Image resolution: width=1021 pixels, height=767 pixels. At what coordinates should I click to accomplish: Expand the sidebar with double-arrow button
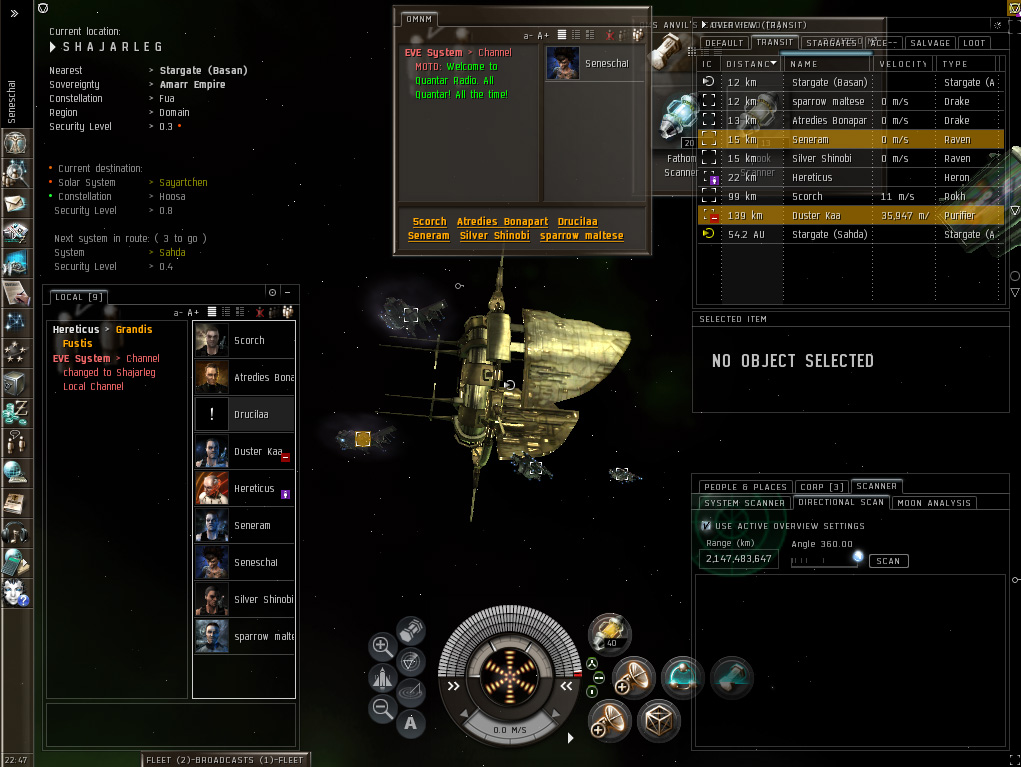tap(14, 14)
